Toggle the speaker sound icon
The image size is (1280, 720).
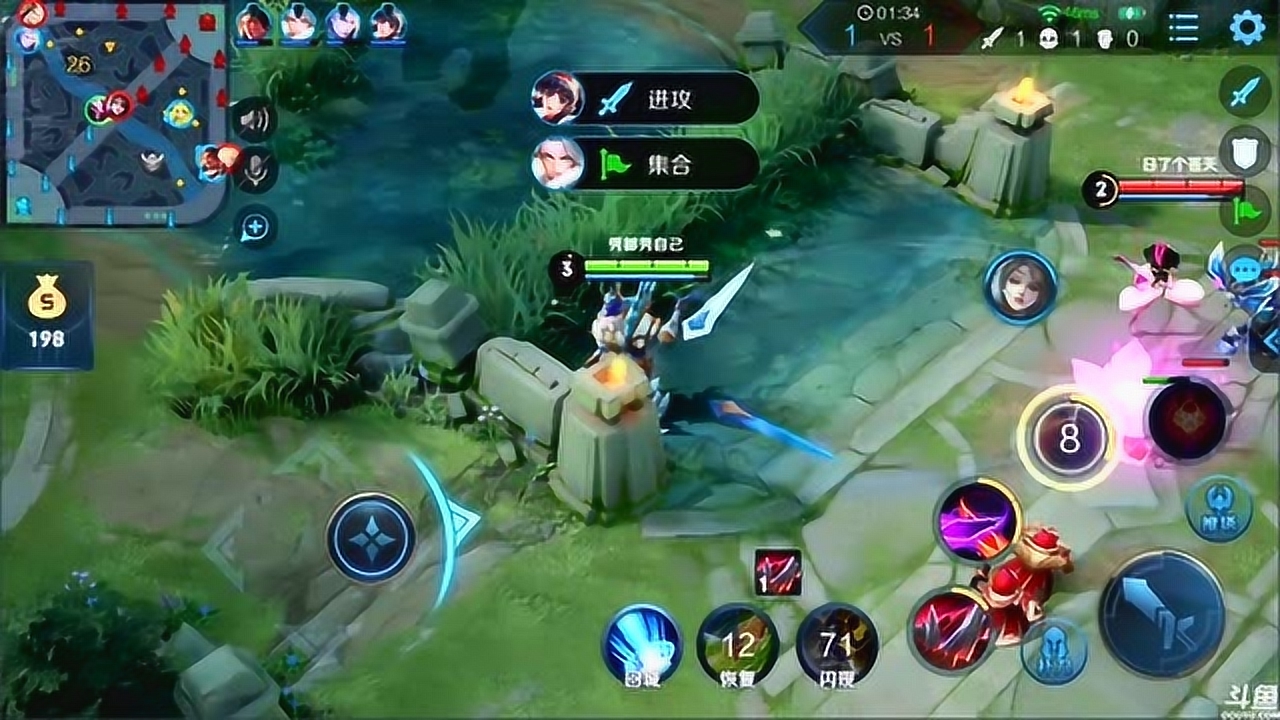[x=255, y=121]
